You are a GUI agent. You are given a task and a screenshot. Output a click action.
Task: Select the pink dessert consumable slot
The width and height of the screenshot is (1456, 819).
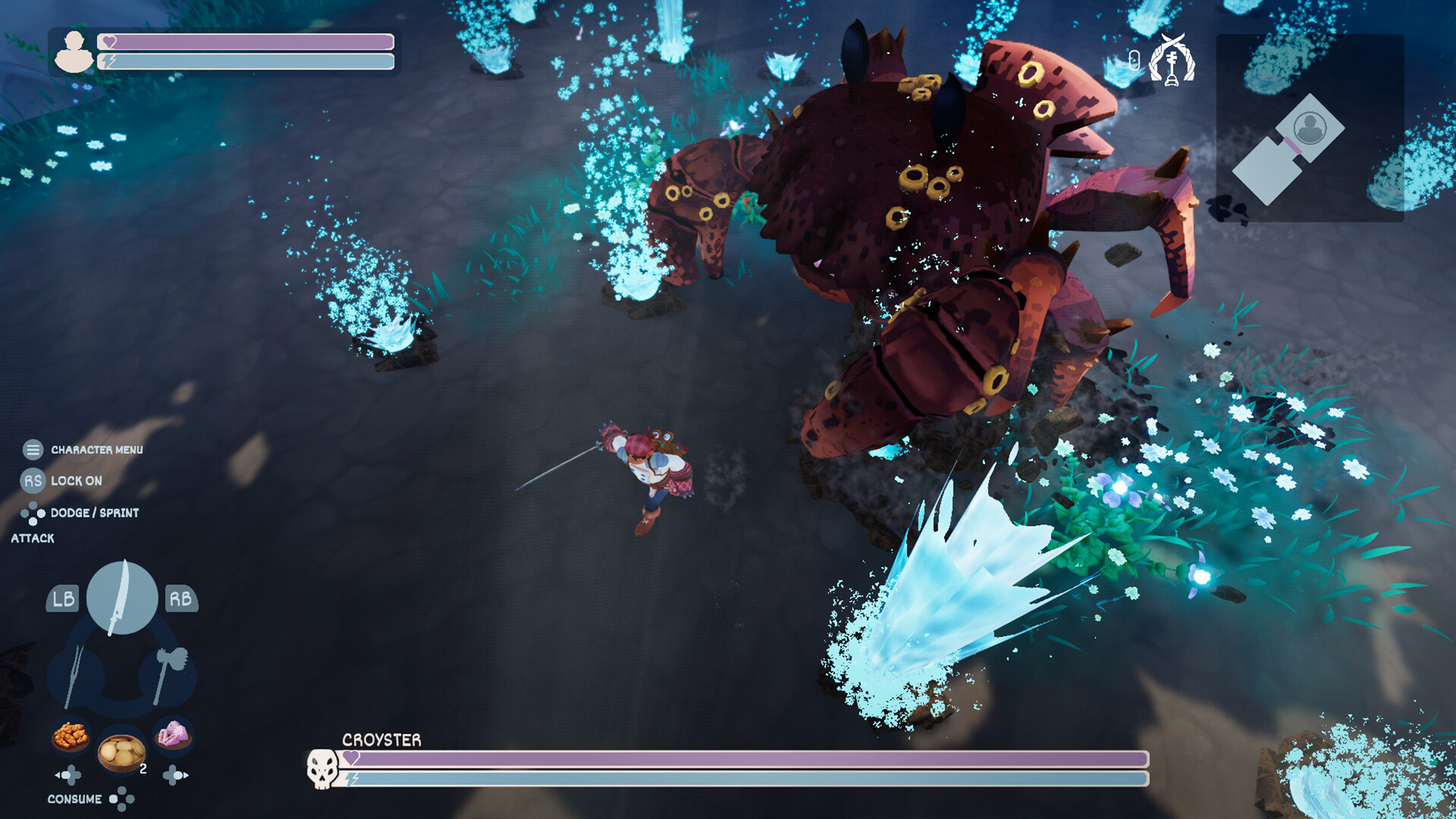pyautogui.click(x=173, y=734)
